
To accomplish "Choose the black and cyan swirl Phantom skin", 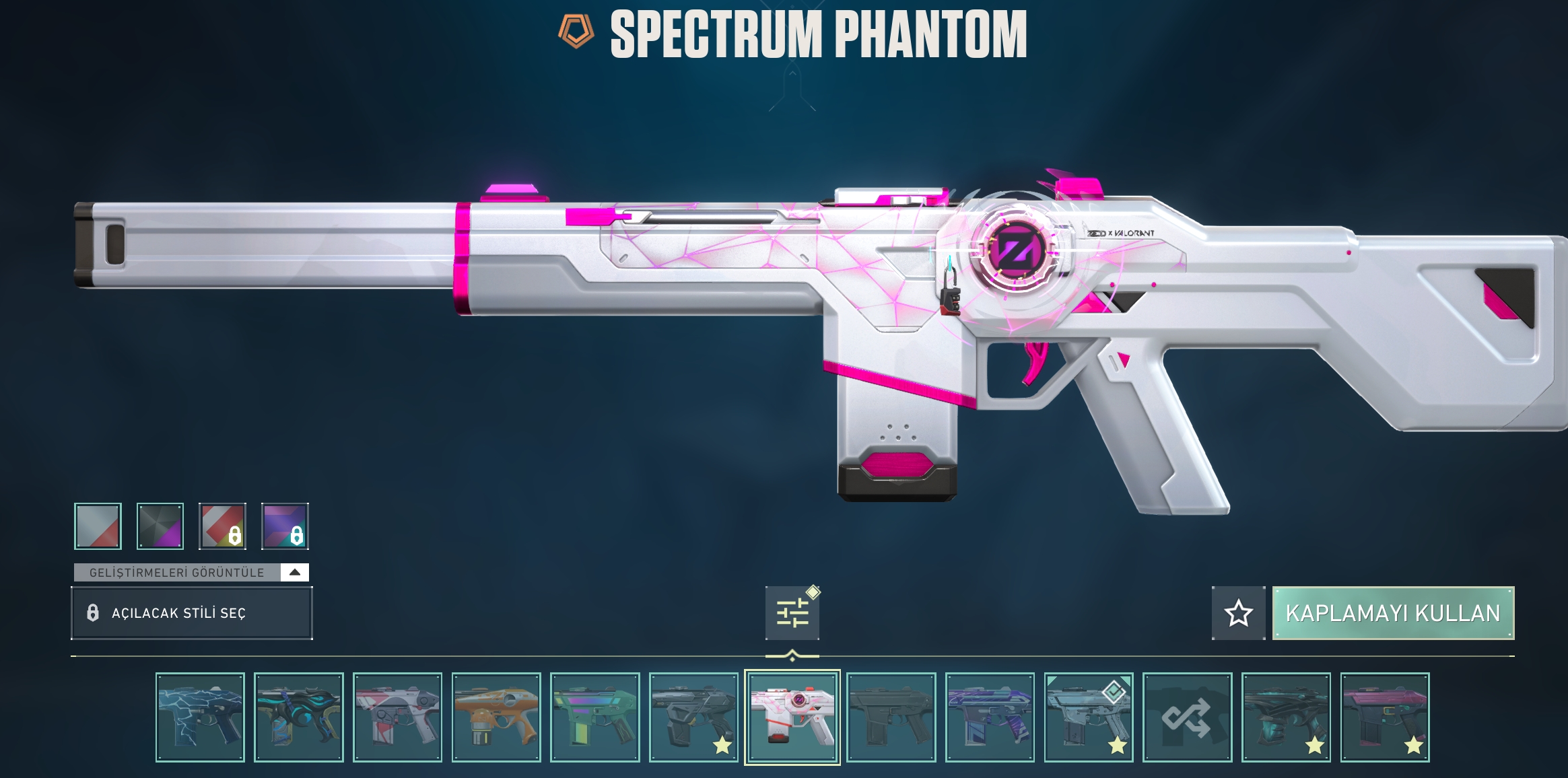I will click(298, 717).
